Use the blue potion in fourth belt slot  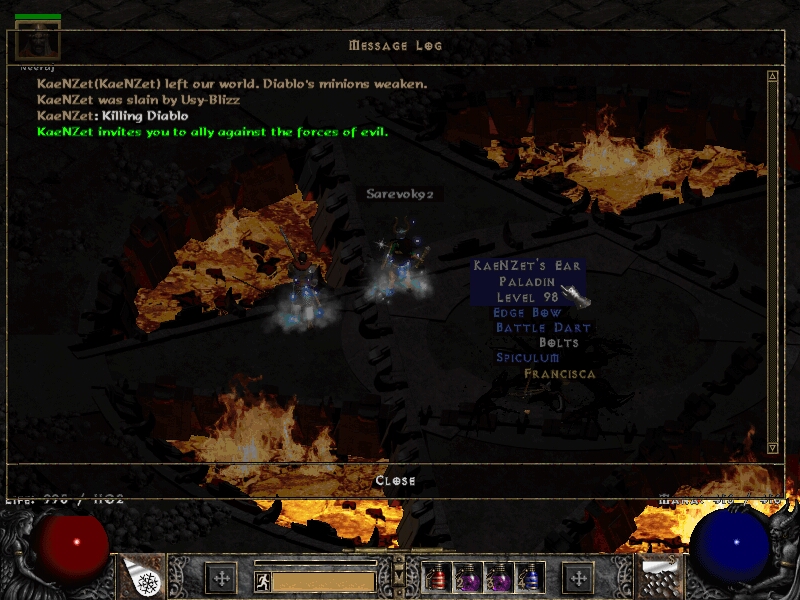coord(529,577)
